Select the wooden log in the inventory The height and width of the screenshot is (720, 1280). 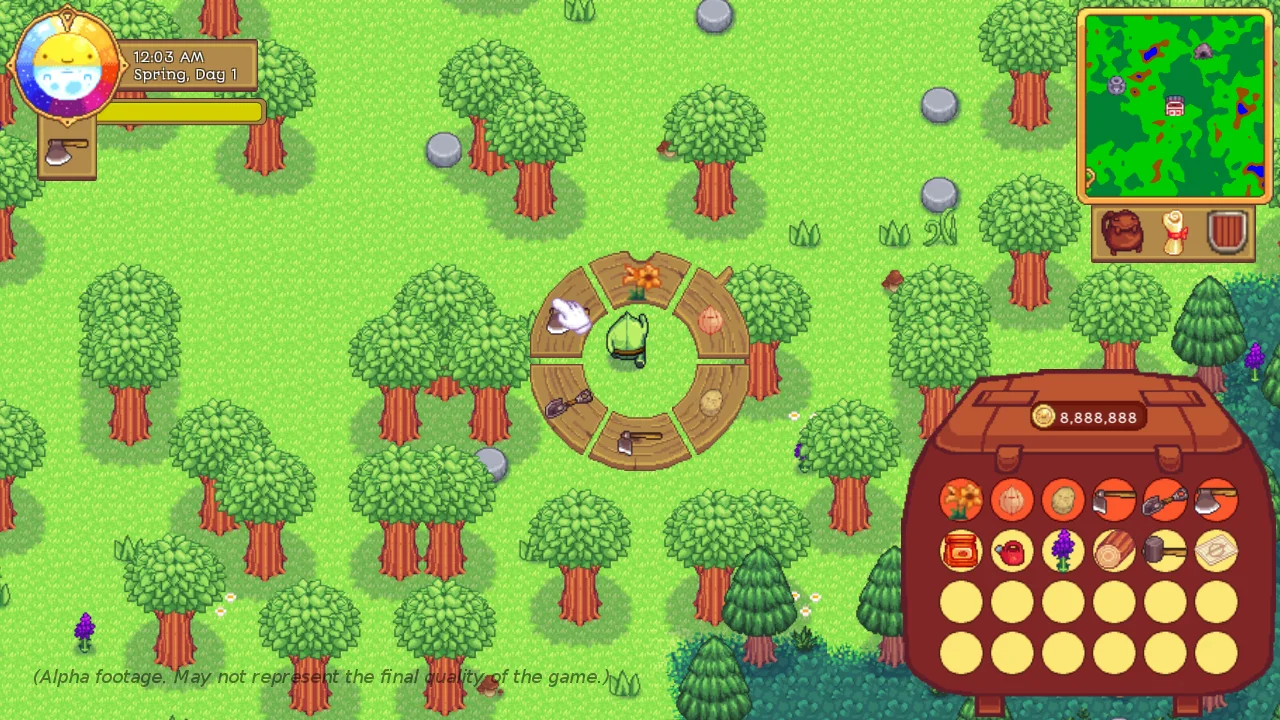1113,551
